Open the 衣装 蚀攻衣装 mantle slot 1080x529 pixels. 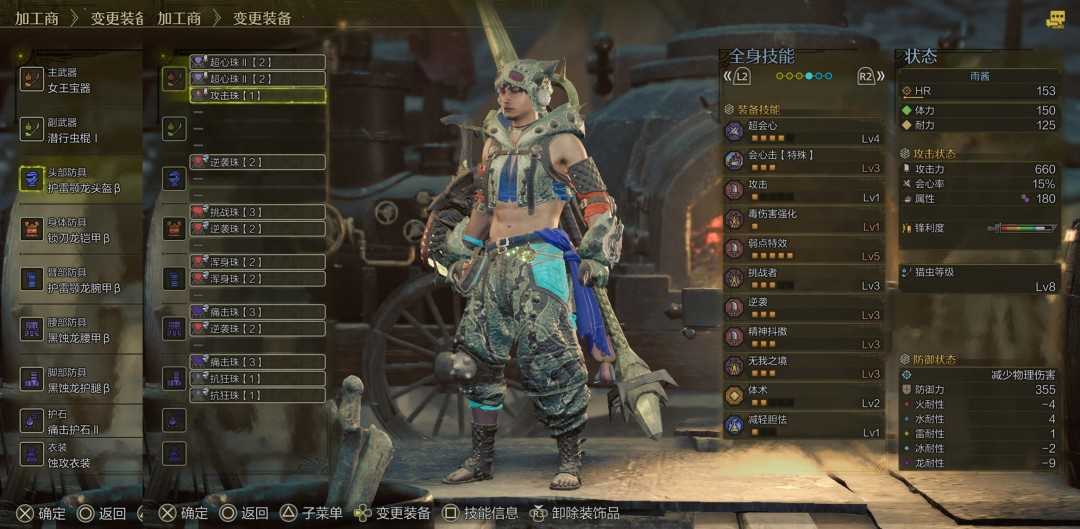[x=80, y=455]
